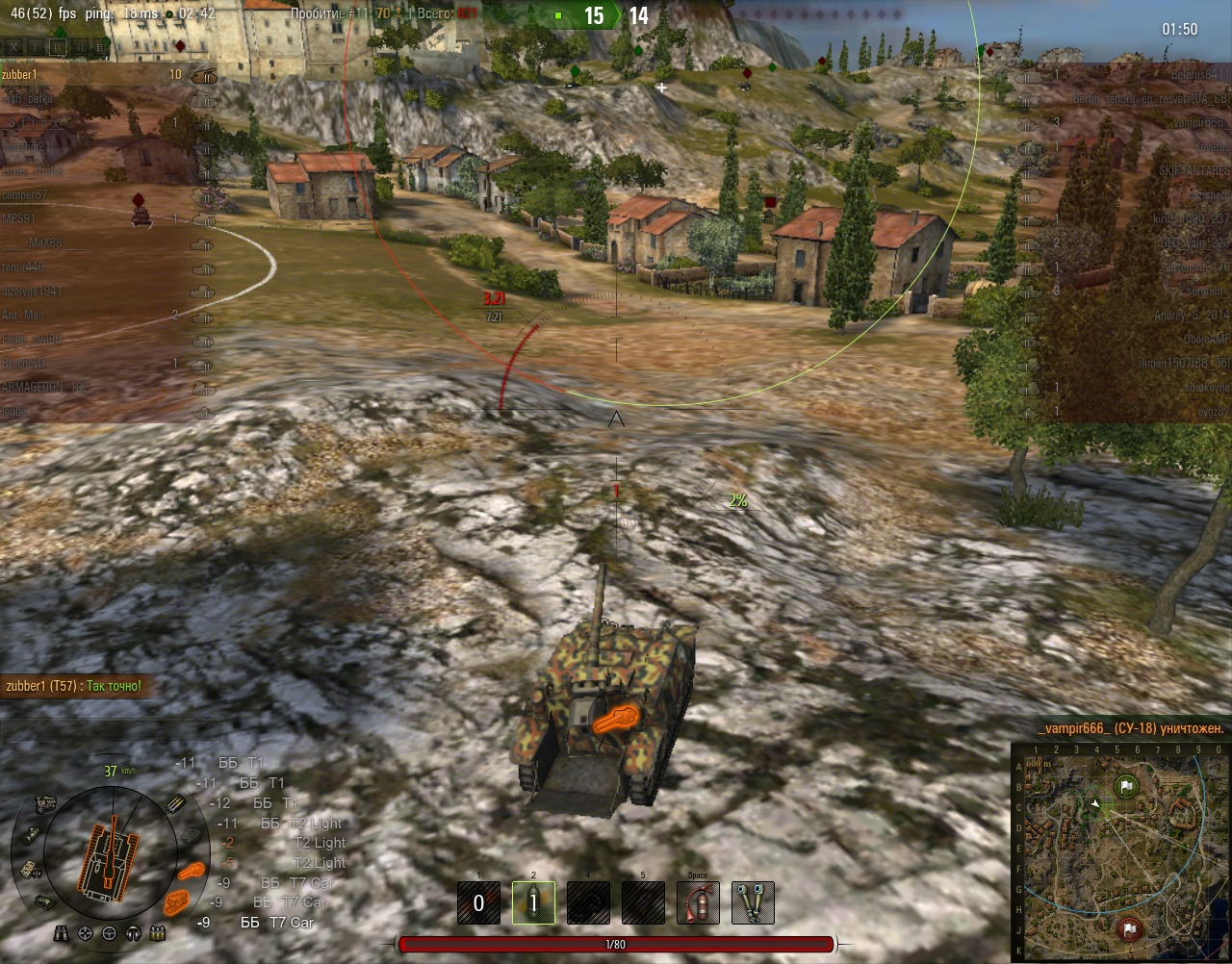Select Ant_Man in the team list
The height and width of the screenshot is (964, 1232).
[x=24, y=316]
